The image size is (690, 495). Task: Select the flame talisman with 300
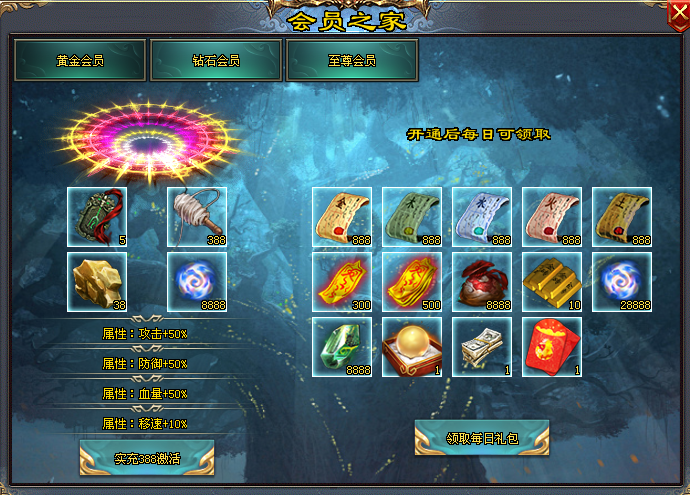(x=342, y=282)
